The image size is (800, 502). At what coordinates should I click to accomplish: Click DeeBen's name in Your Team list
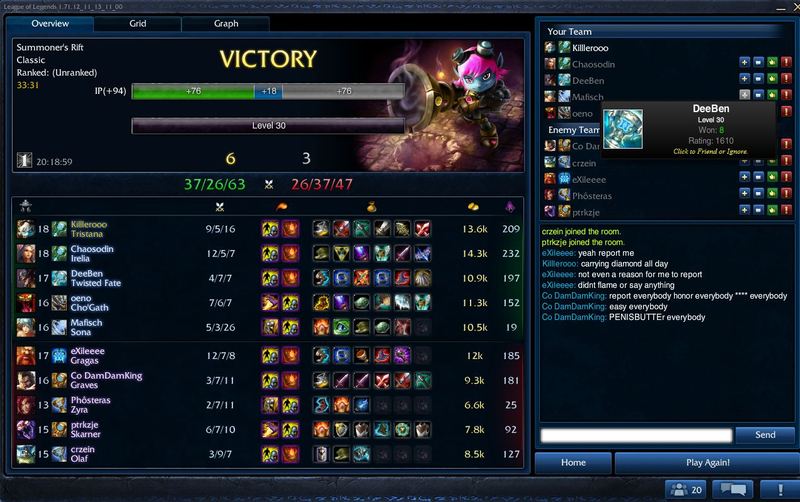[587, 80]
